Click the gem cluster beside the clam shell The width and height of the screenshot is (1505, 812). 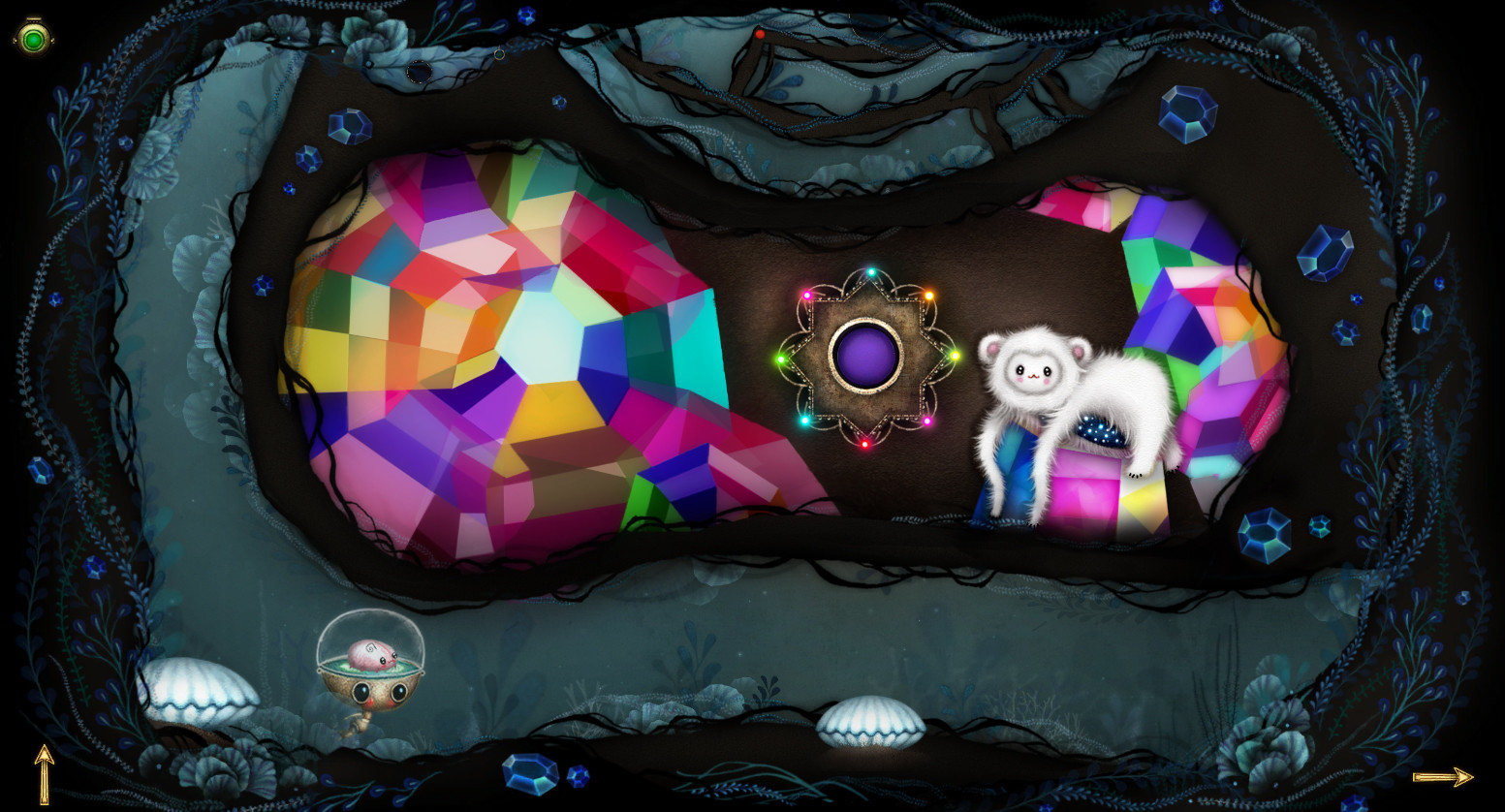point(1262,536)
